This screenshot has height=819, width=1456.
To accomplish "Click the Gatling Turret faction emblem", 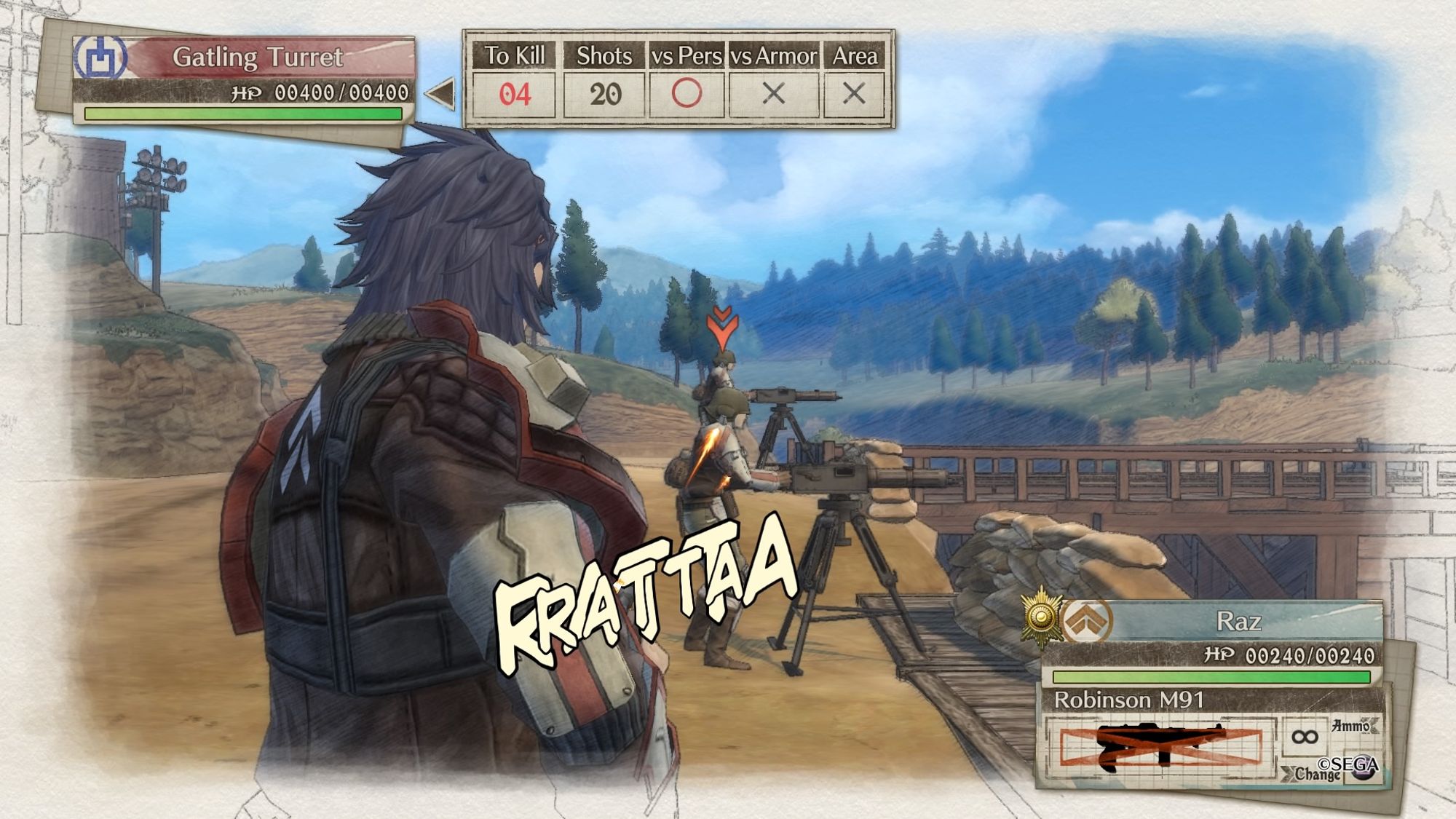I will tap(100, 58).
